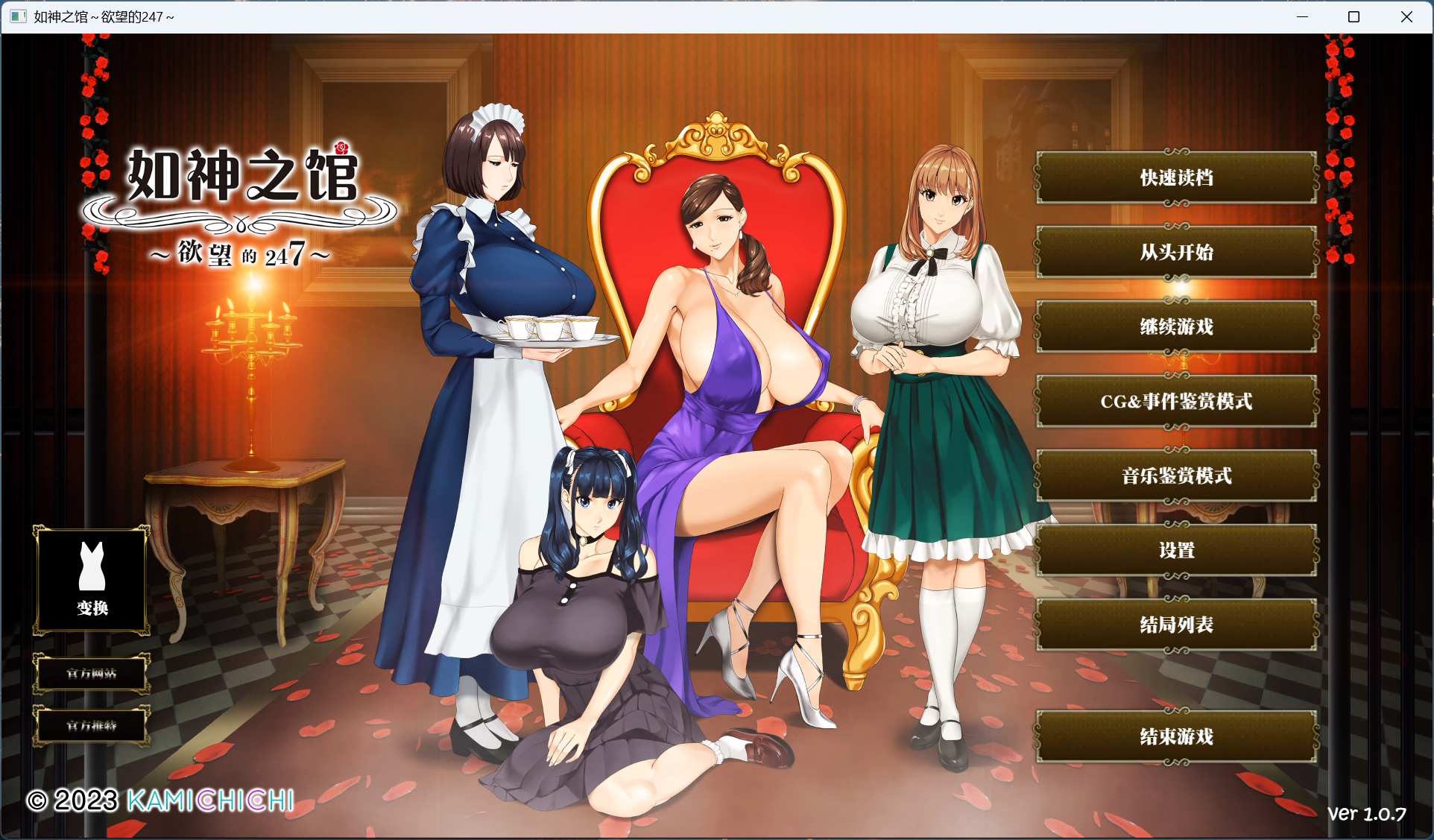Open 音乐鉴赏模式 music mode

[1176, 476]
